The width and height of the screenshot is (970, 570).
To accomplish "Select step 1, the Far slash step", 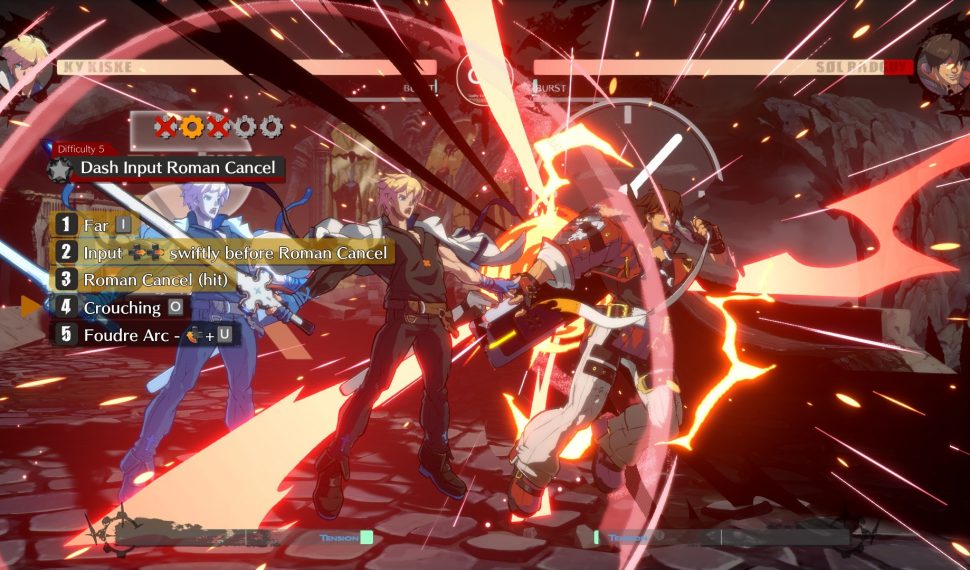I will point(95,225).
